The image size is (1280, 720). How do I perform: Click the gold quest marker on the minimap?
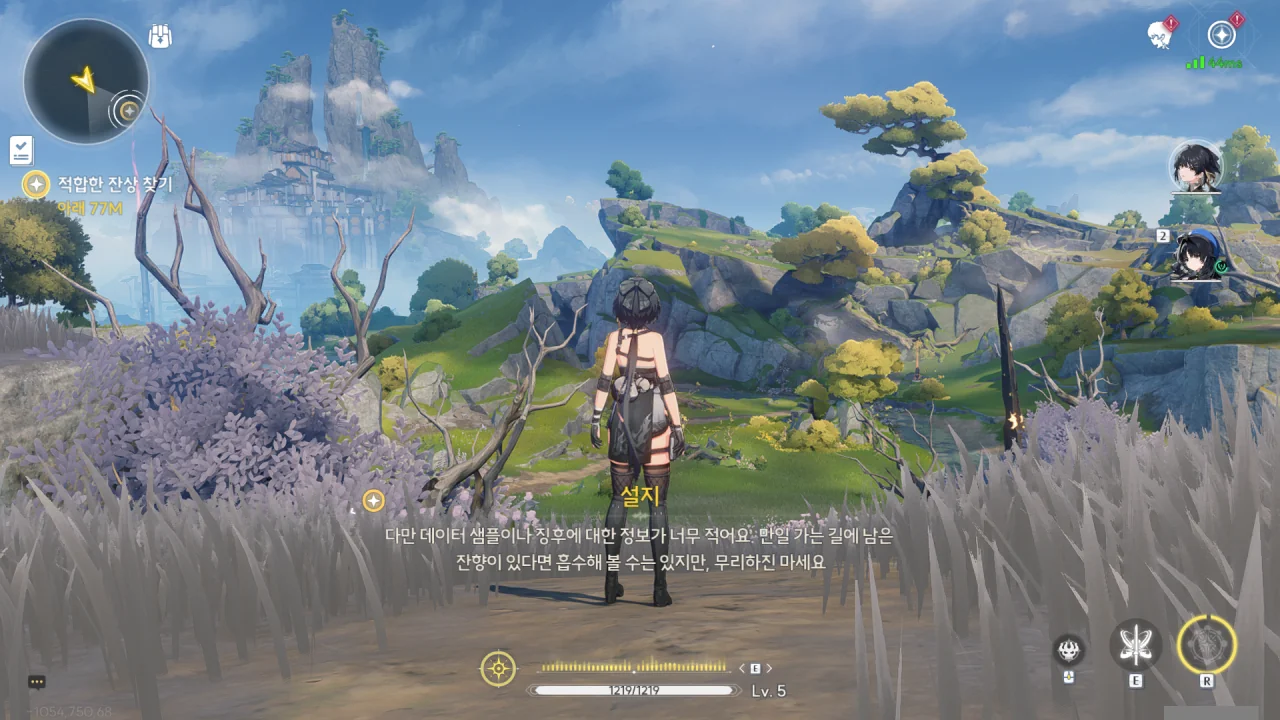(128, 110)
